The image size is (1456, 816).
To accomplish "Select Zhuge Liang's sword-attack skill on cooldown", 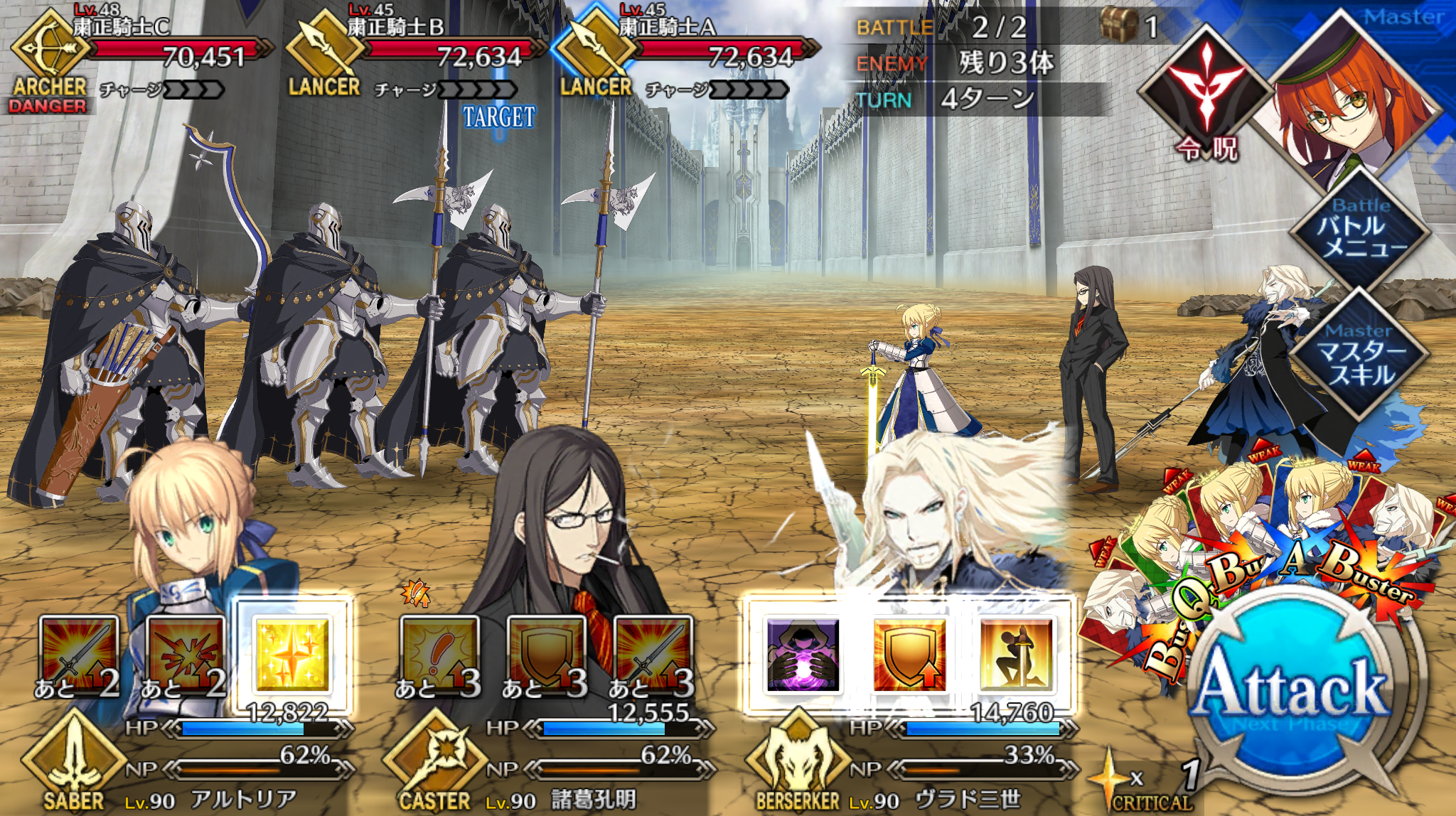I will point(652,654).
